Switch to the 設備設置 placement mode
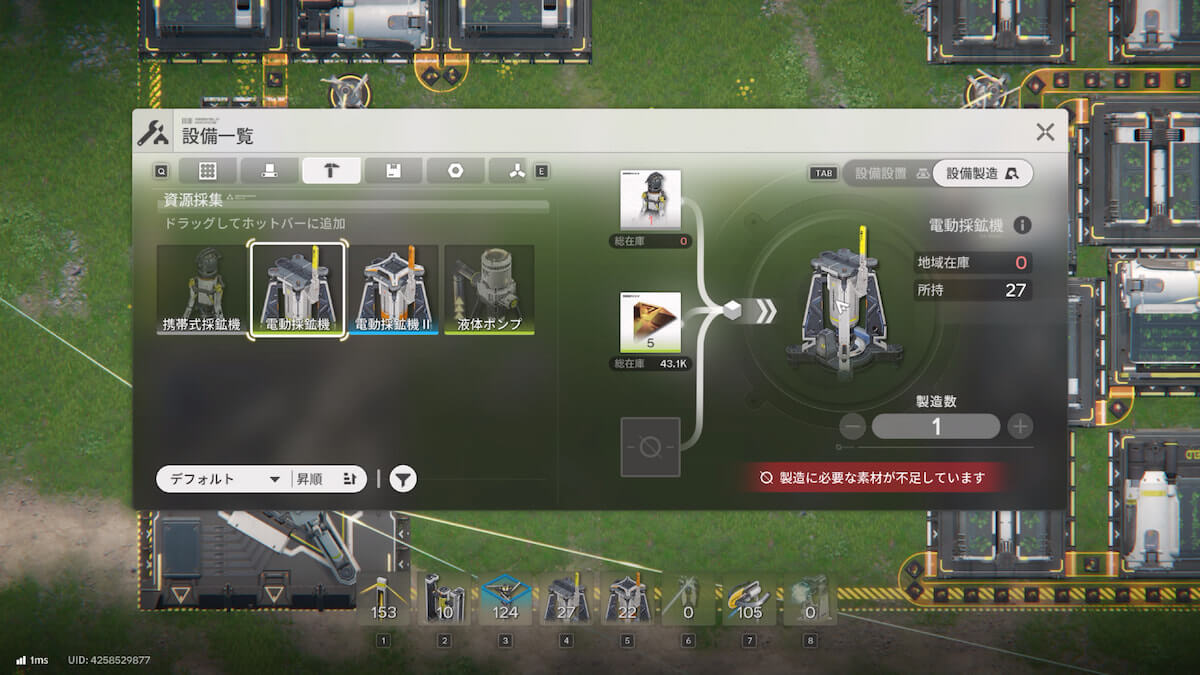This screenshot has width=1200, height=675. click(x=886, y=173)
